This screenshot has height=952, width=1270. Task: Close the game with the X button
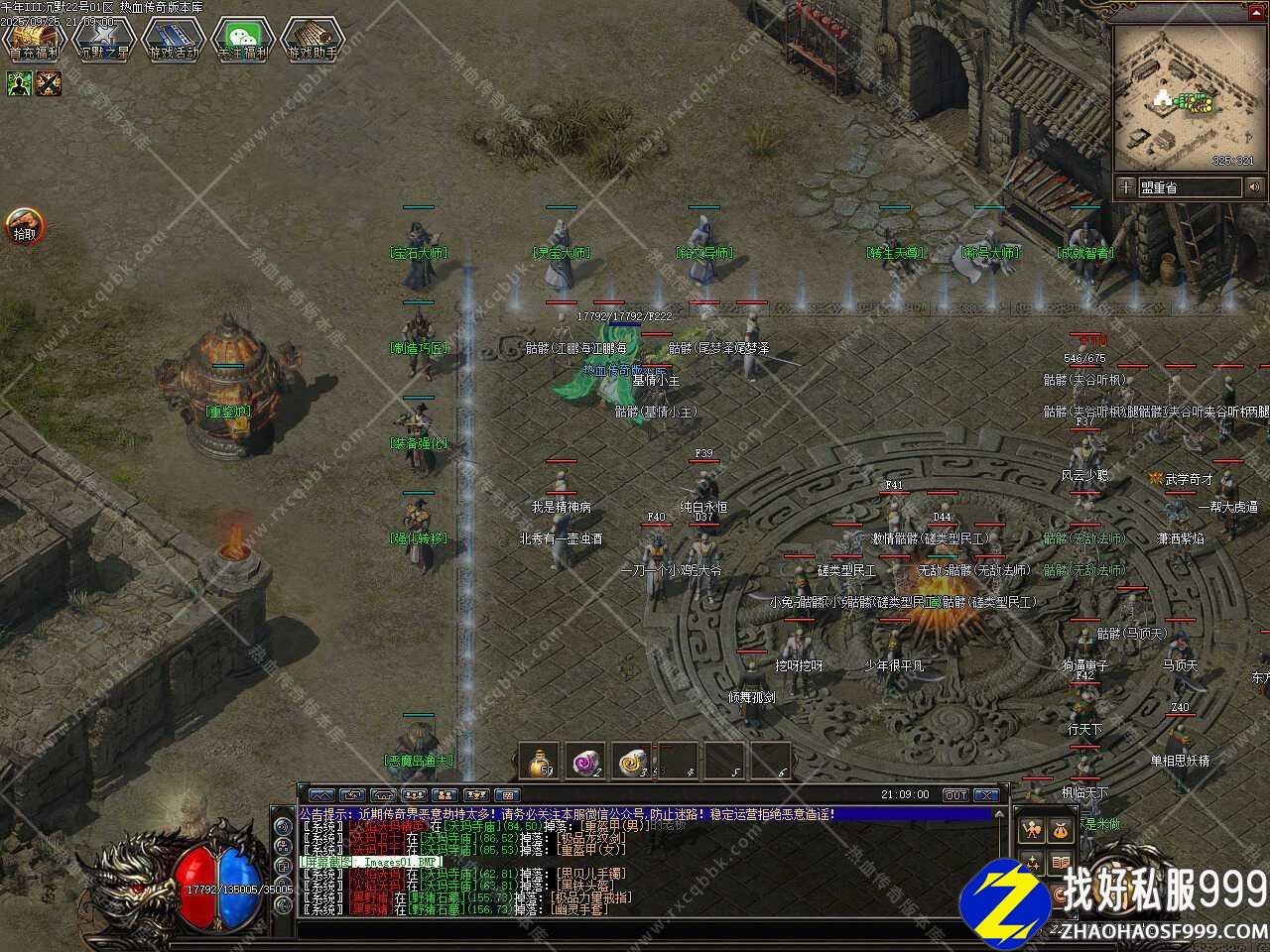pos(985,795)
